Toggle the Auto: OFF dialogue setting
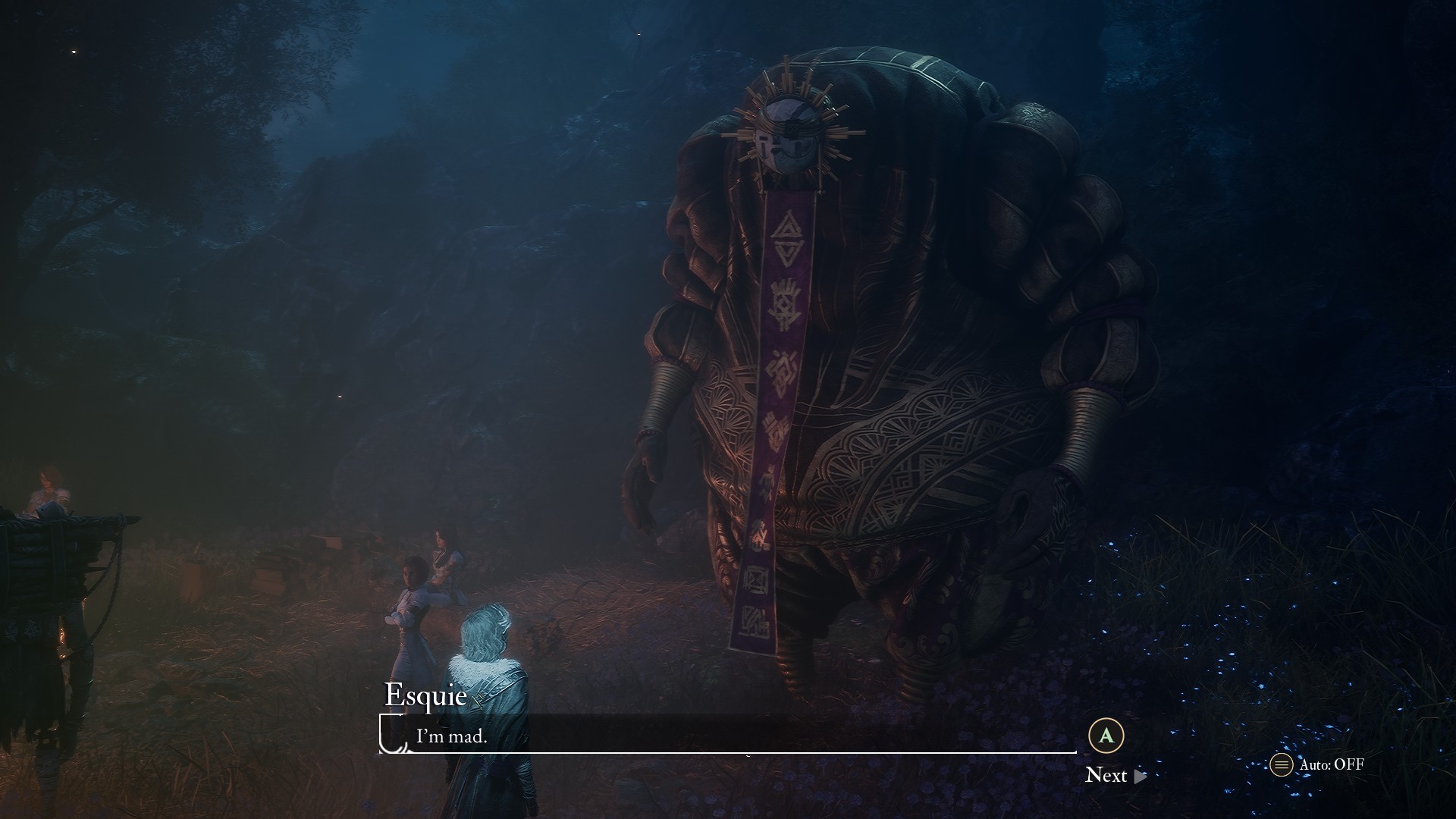The width and height of the screenshot is (1456, 819). click(x=1318, y=764)
